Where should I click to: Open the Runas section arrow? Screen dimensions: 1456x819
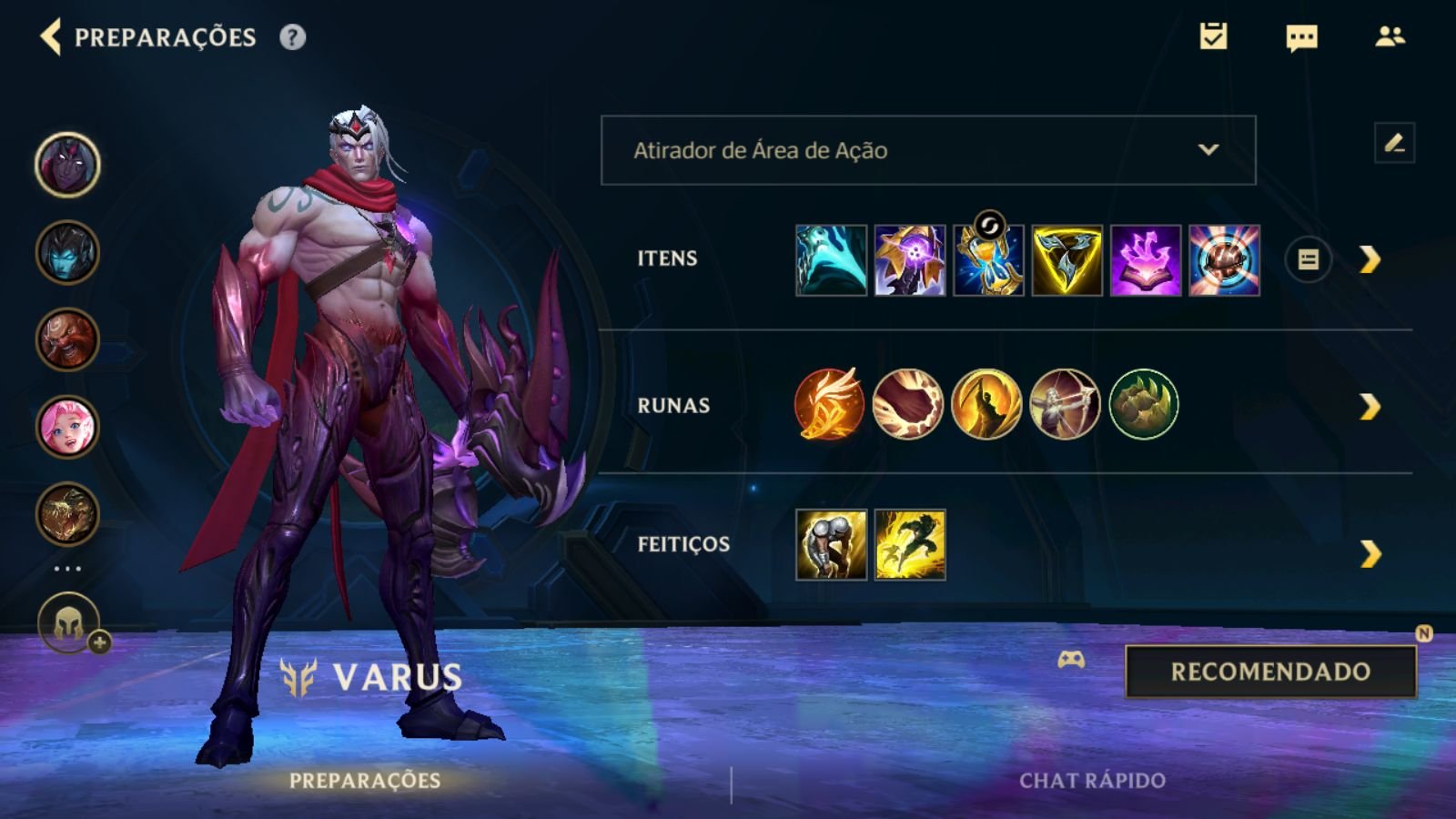[1370, 407]
